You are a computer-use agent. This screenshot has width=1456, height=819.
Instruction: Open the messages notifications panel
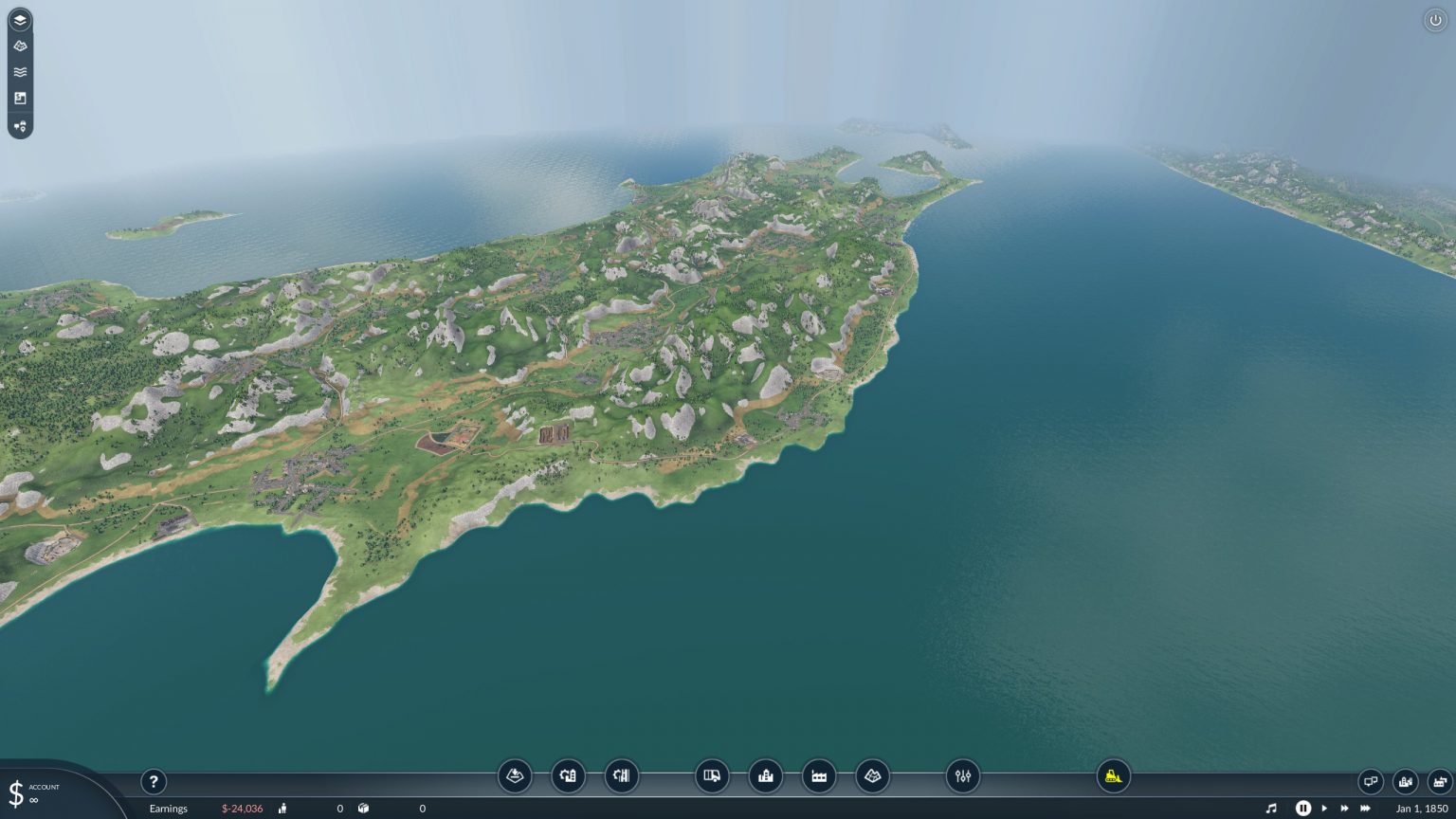click(x=1371, y=781)
